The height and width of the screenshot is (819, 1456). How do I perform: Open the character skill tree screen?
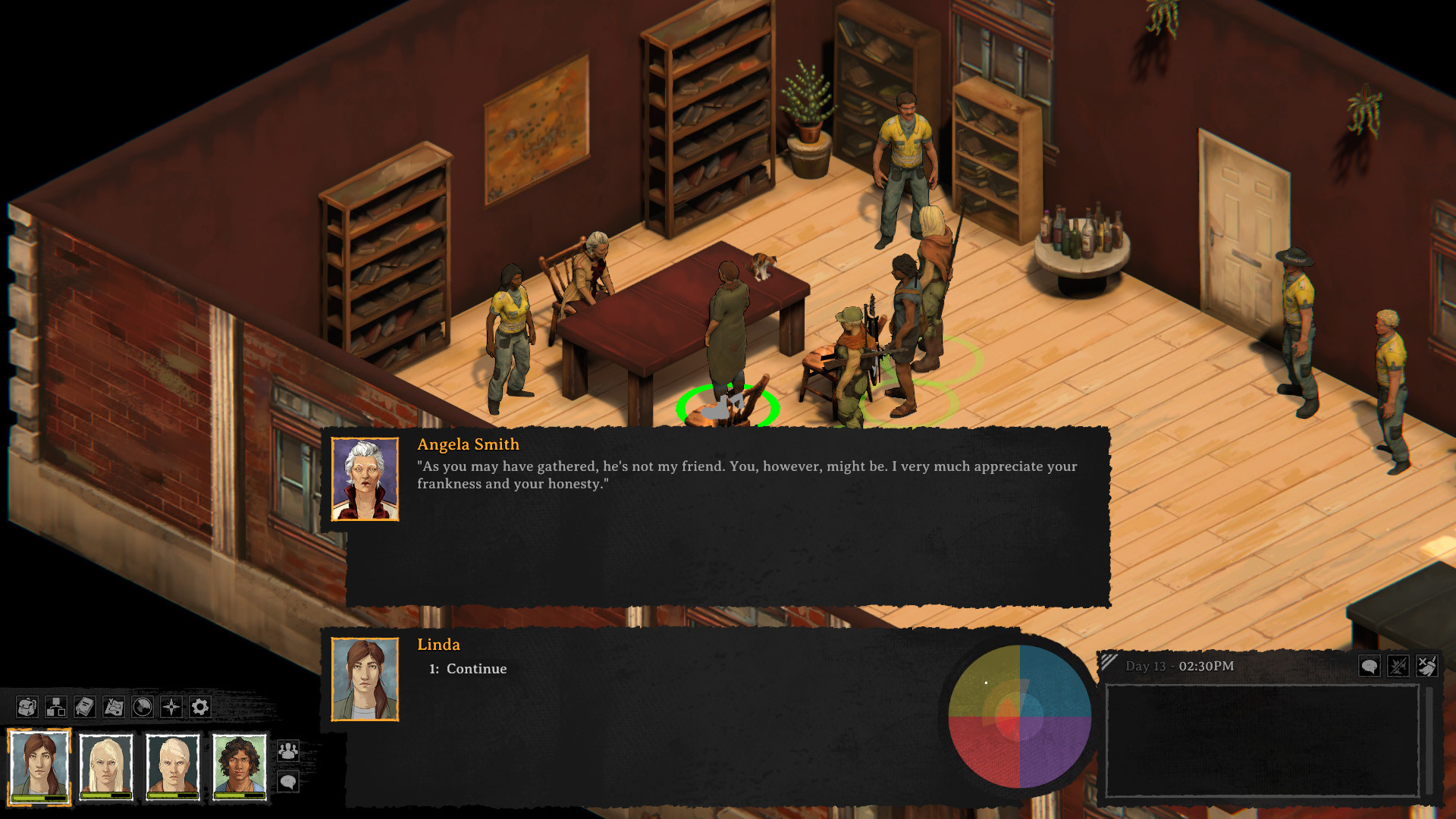click(x=56, y=706)
